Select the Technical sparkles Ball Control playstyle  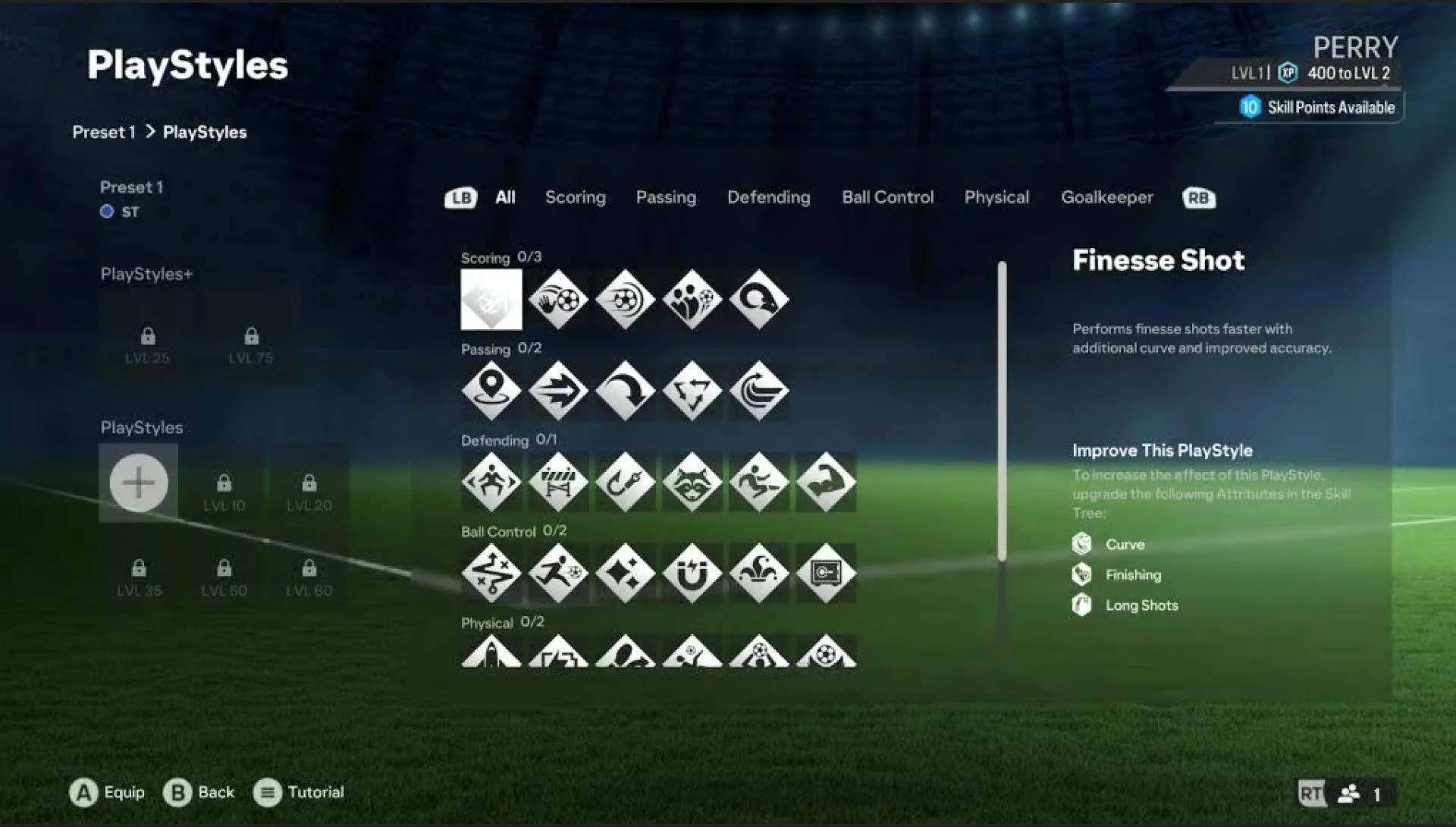[624, 574]
